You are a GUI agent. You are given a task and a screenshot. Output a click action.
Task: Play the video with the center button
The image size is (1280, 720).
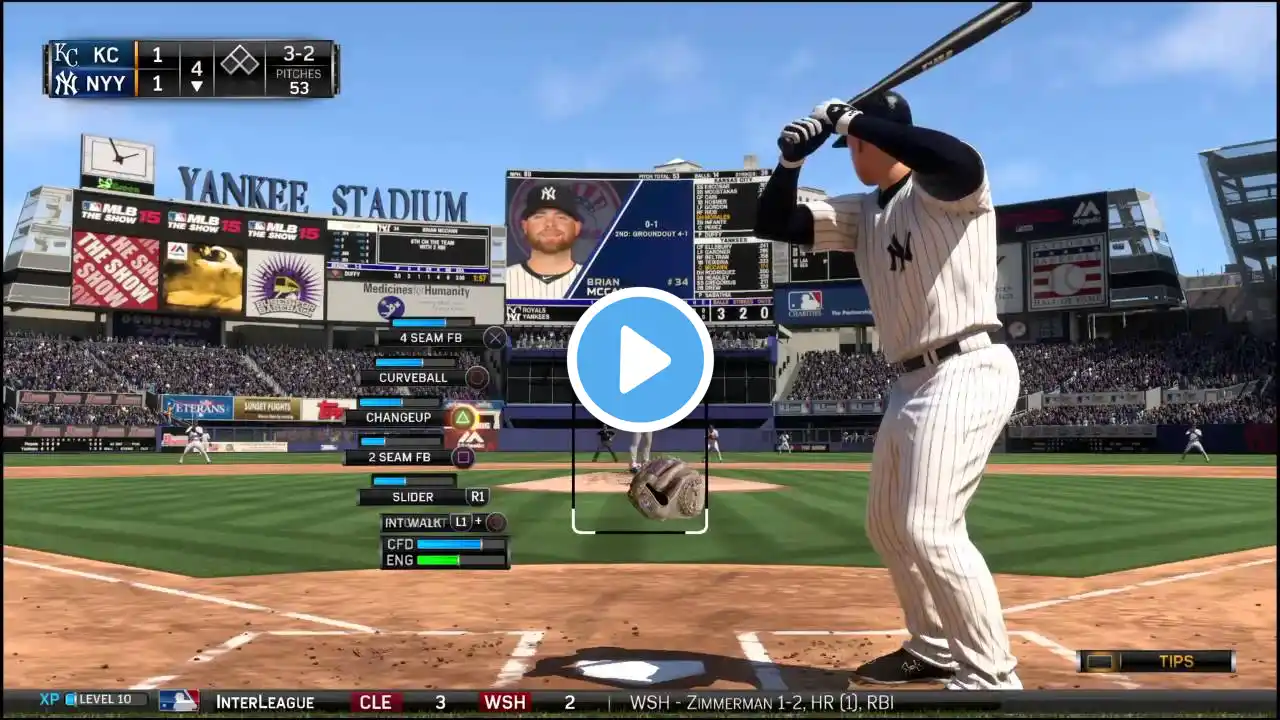coord(640,360)
